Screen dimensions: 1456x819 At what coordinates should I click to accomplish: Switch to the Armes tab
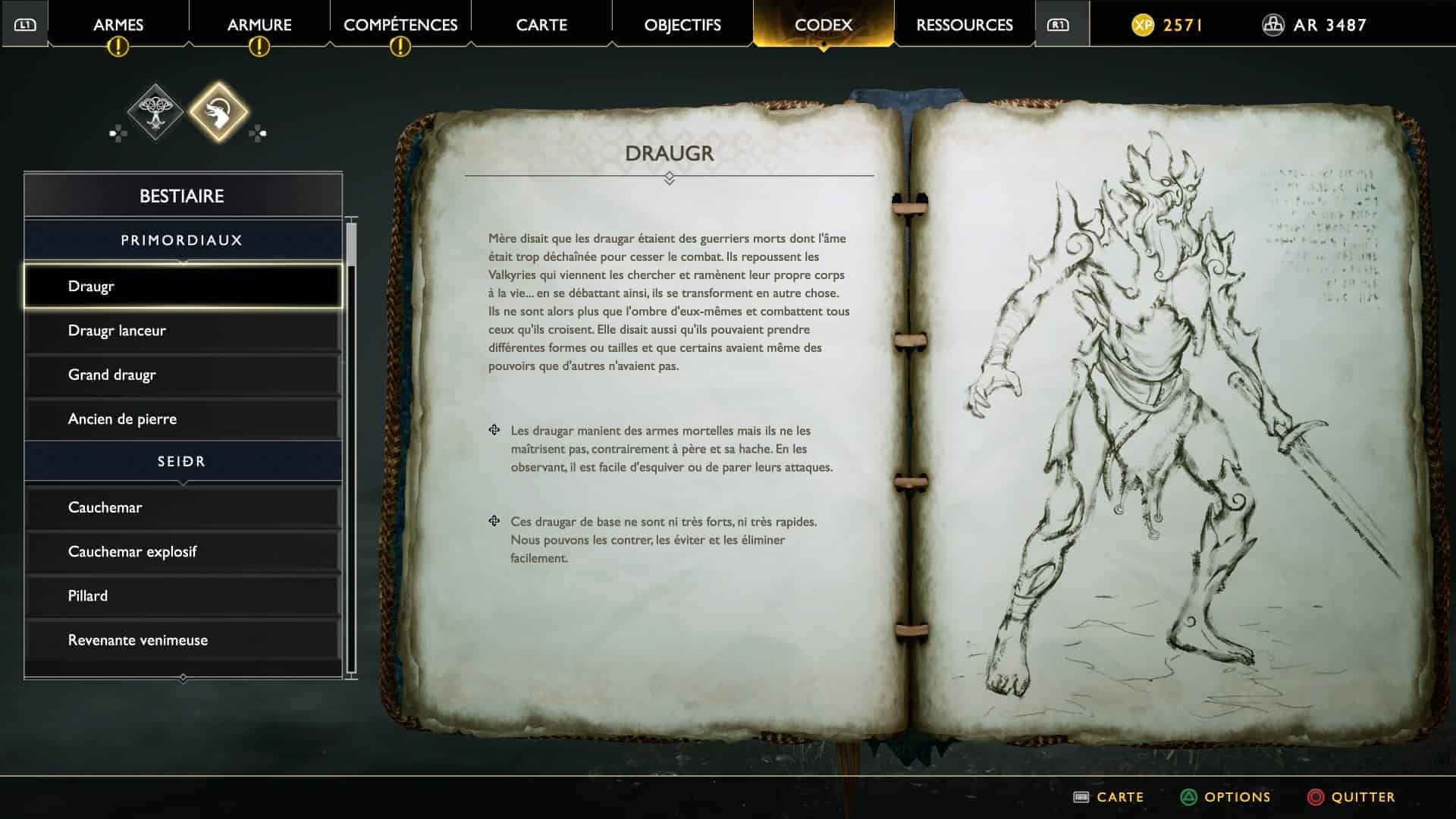point(118,25)
